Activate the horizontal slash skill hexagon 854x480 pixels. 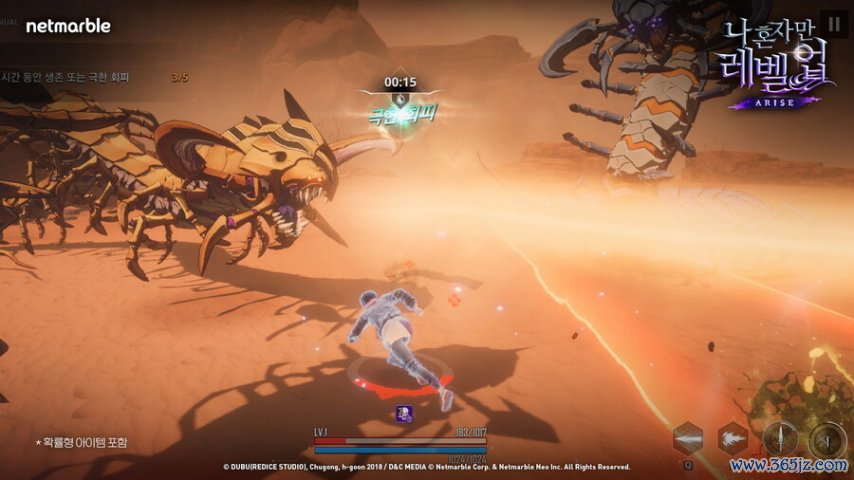click(688, 438)
